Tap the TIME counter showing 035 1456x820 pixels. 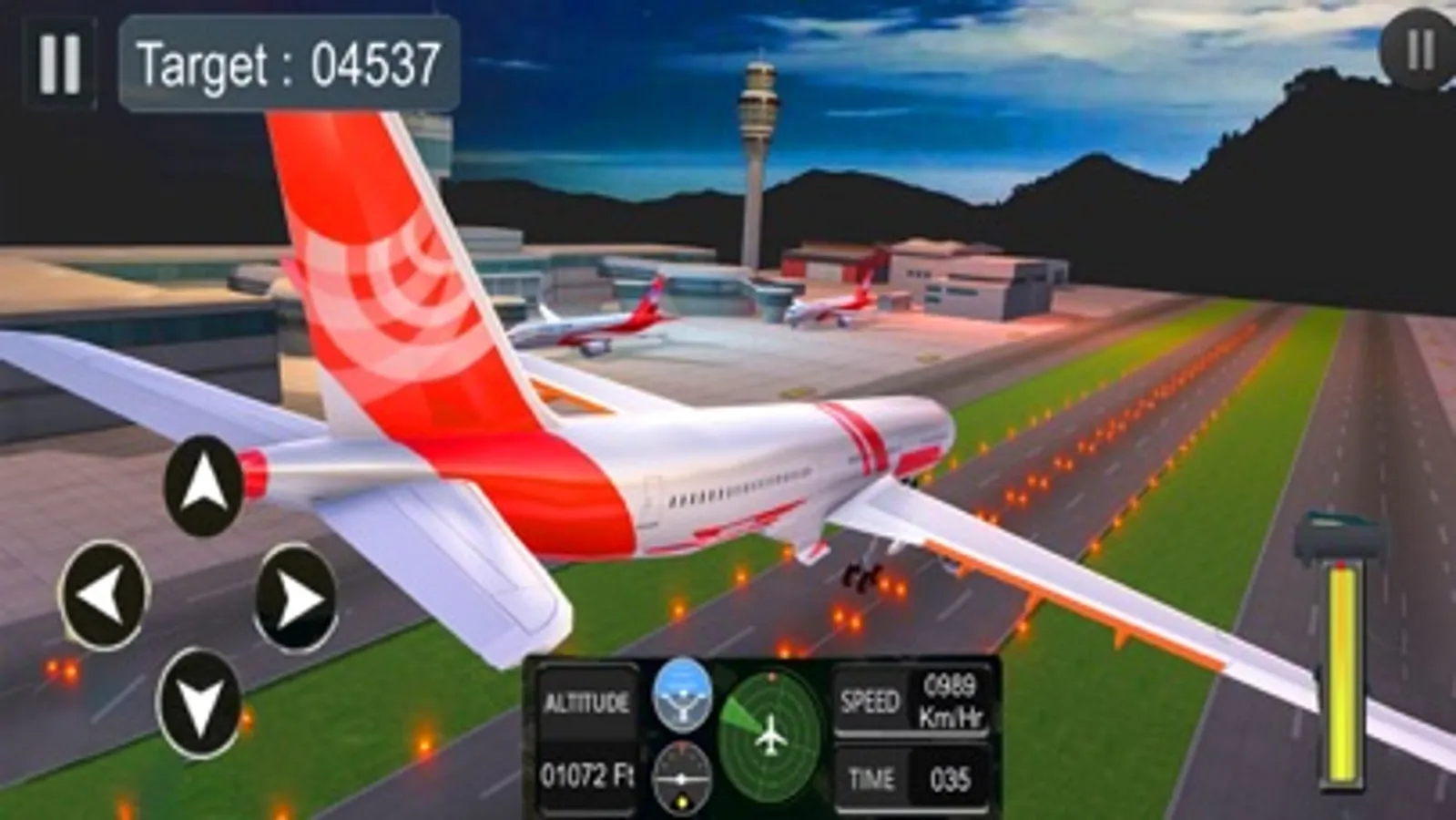[x=911, y=779]
